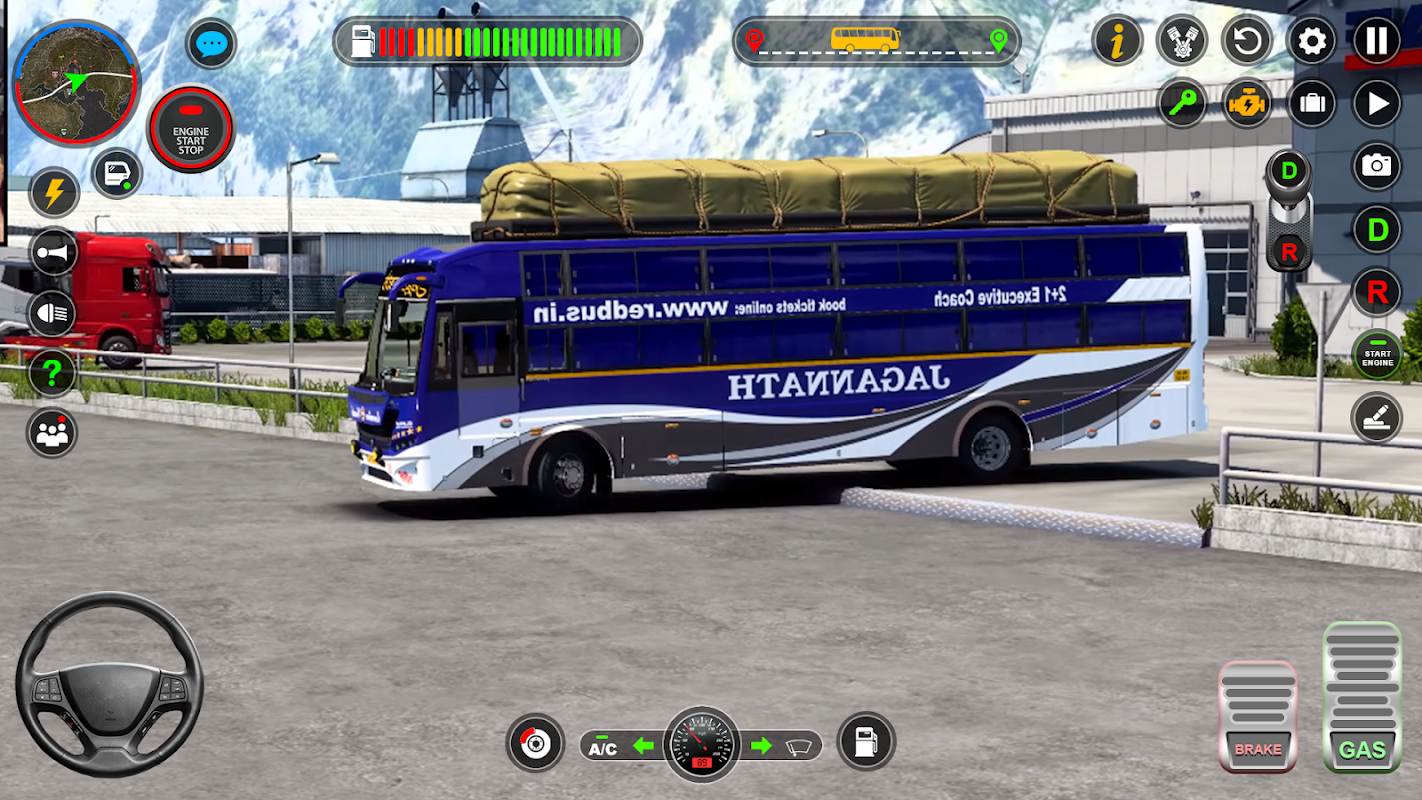Open the gear-shaped settings menu
The height and width of the screenshot is (800, 1422).
1311,42
